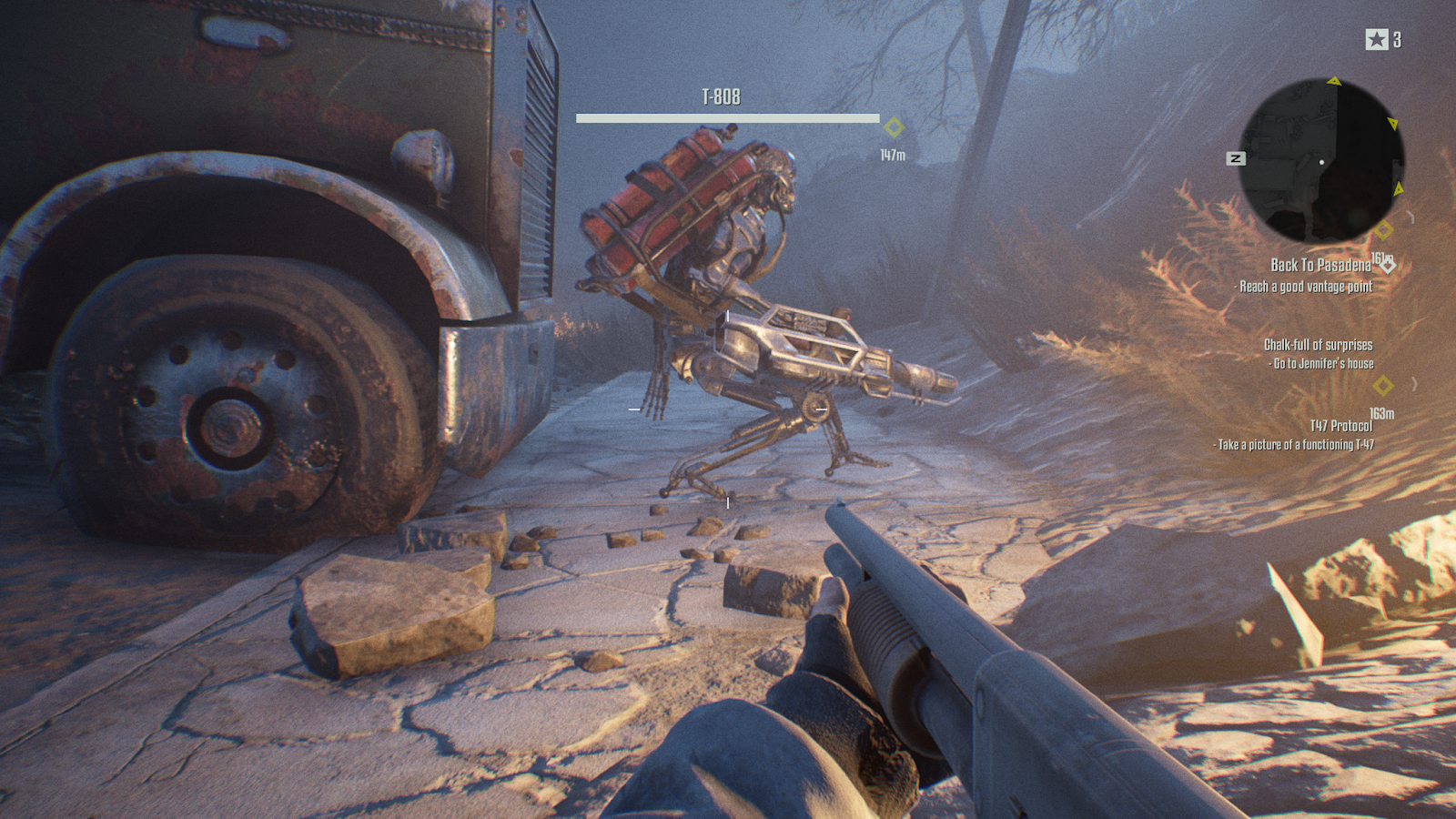The width and height of the screenshot is (1456, 819).
Task: Click the lower enemy triangle inside the minimap
Action: coord(1400,187)
